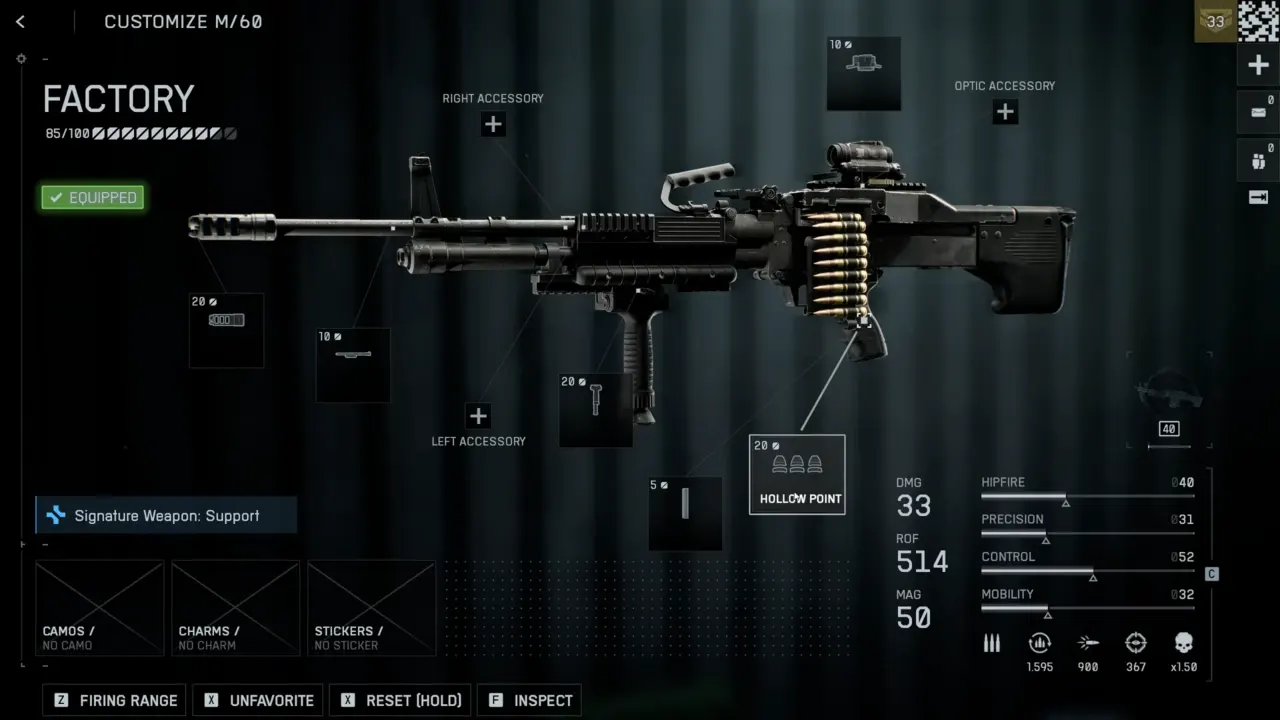Choose Reset (Hold) for the loadout
The width and height of the screenshot is (1280, 720).
click(401, 700)
